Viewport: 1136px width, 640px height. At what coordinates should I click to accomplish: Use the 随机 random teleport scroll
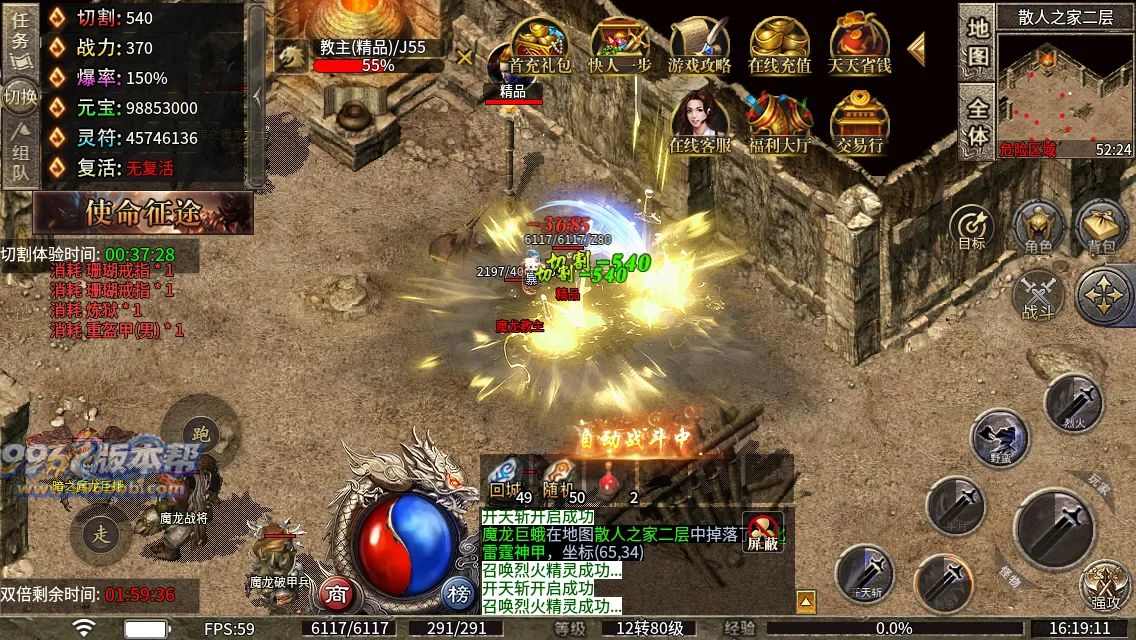pyautogui.click(x=558, y=476)
